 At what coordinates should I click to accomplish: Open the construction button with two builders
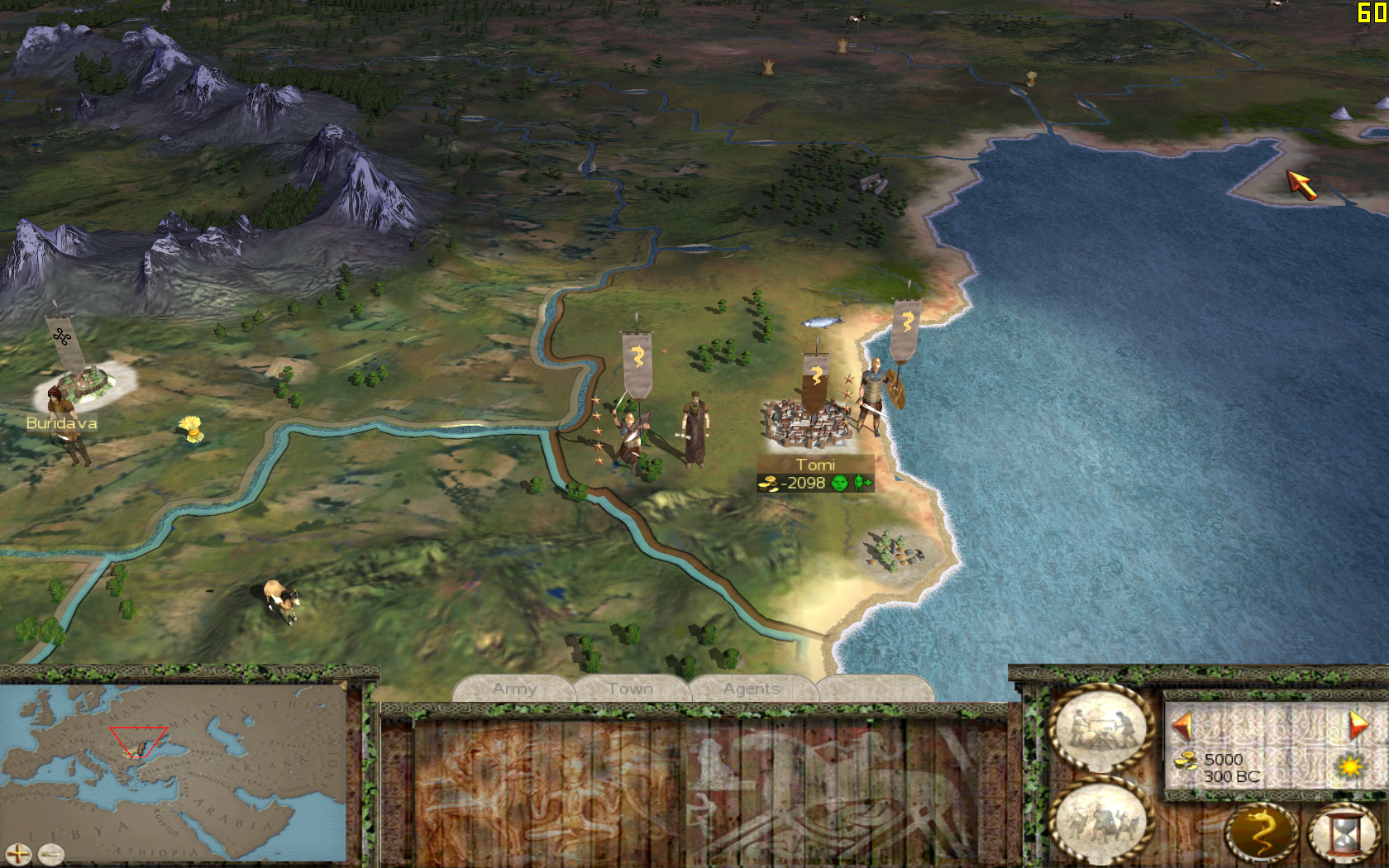pyautogui.click(x=1100, y=730)
